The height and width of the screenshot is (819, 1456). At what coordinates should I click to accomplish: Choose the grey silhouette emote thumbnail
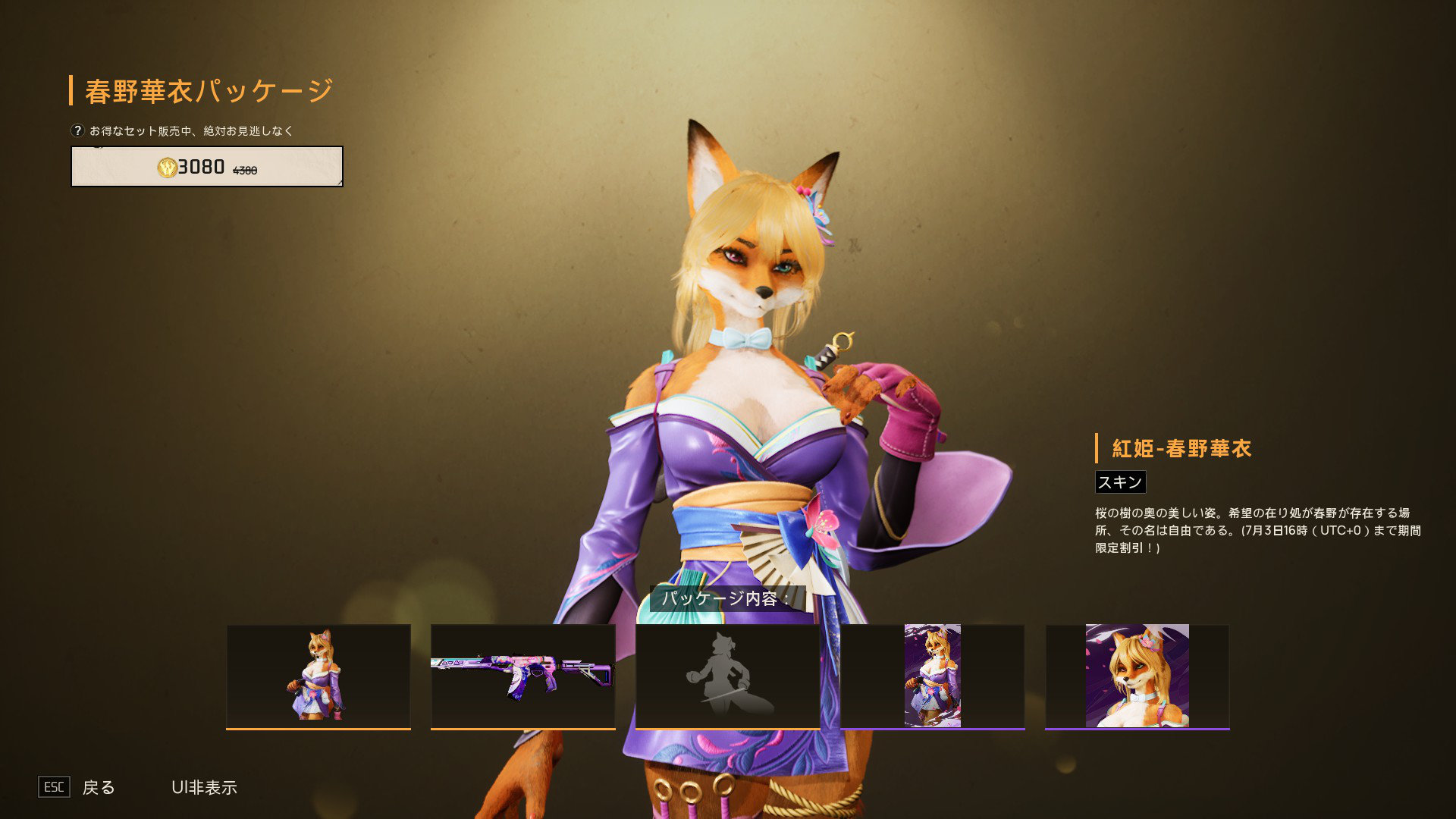pyautogui.click(x=728, y=676)
